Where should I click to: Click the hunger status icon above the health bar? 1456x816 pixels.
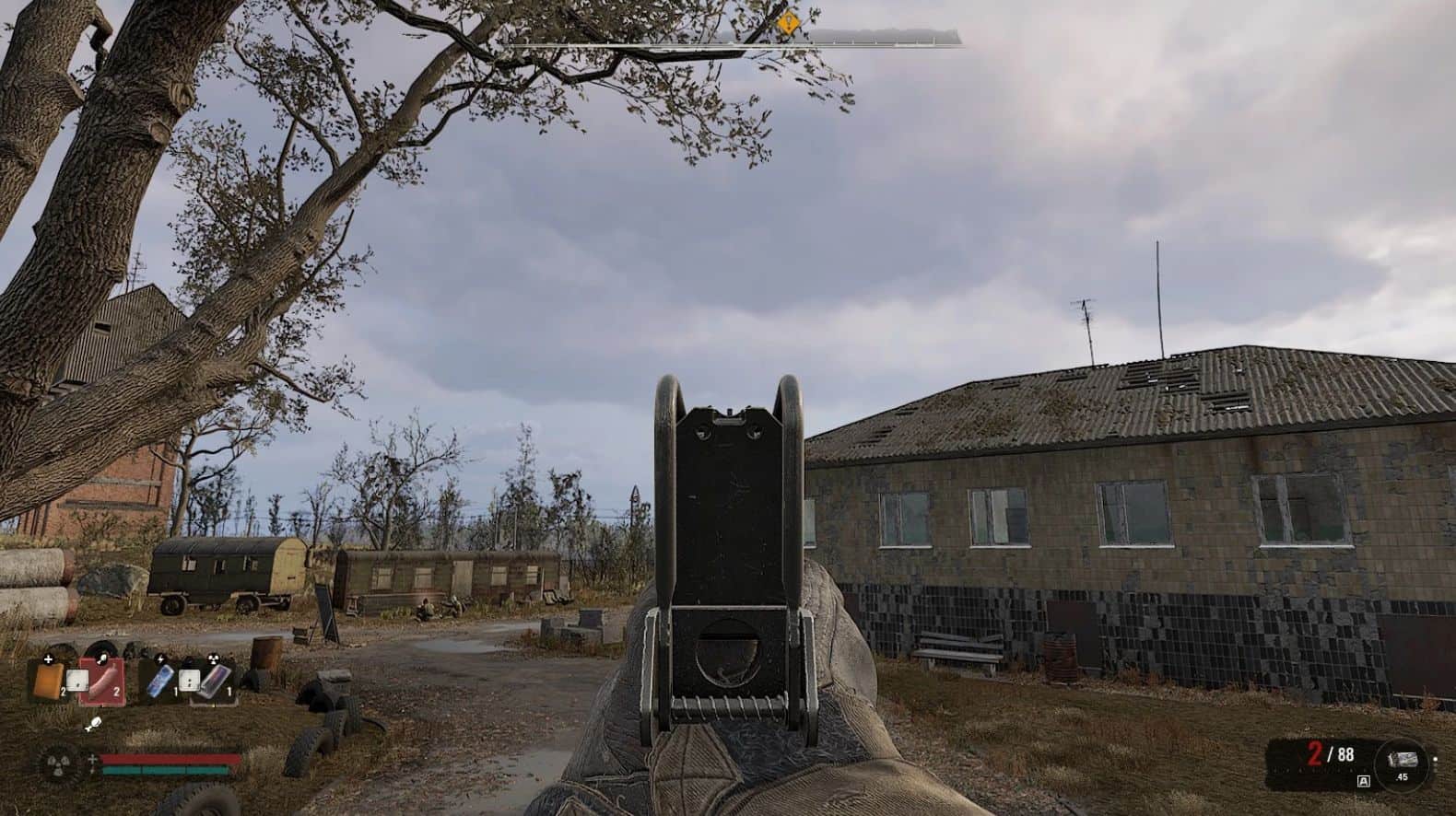click(93, 724)
